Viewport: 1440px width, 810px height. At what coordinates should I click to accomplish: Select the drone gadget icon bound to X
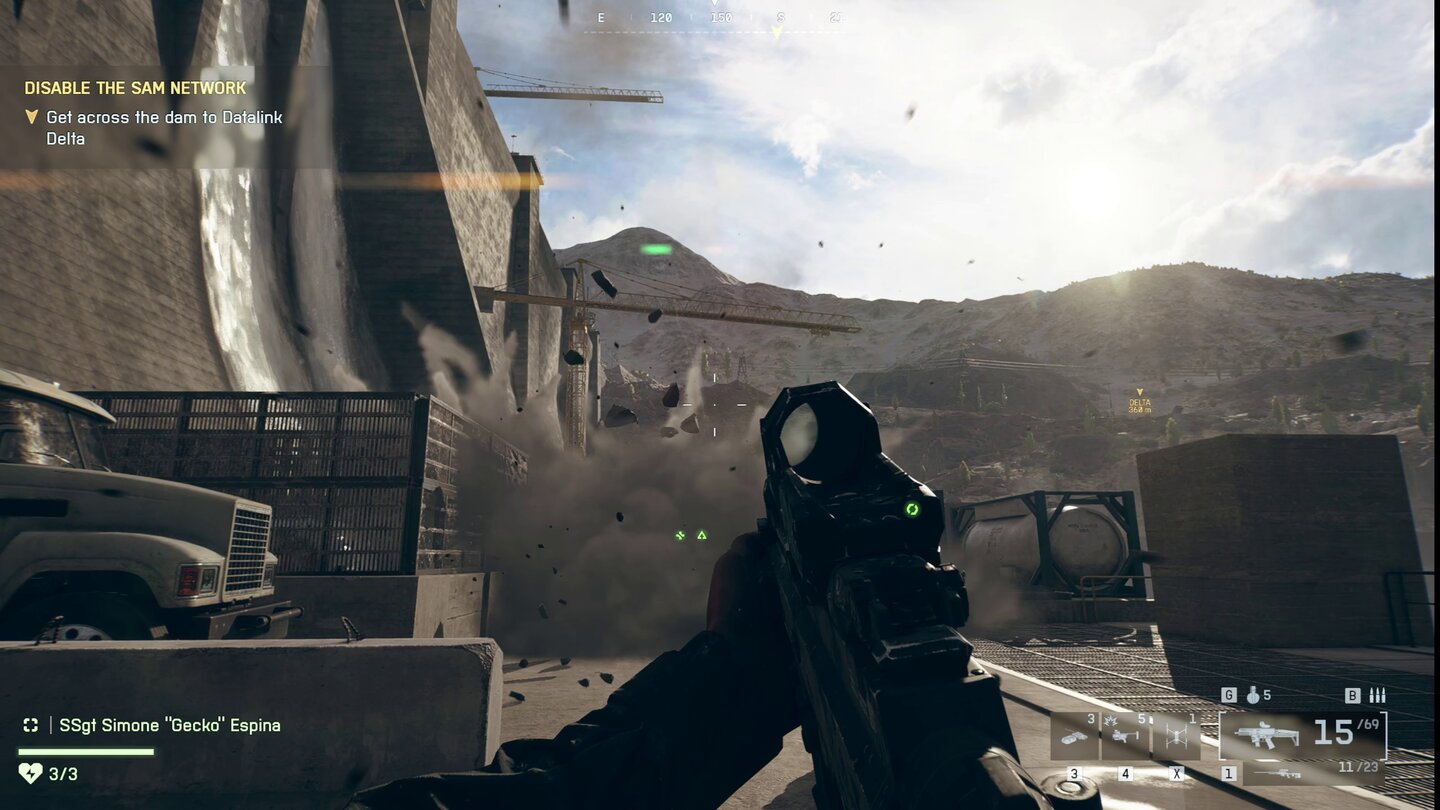(x=1177, y=734)
